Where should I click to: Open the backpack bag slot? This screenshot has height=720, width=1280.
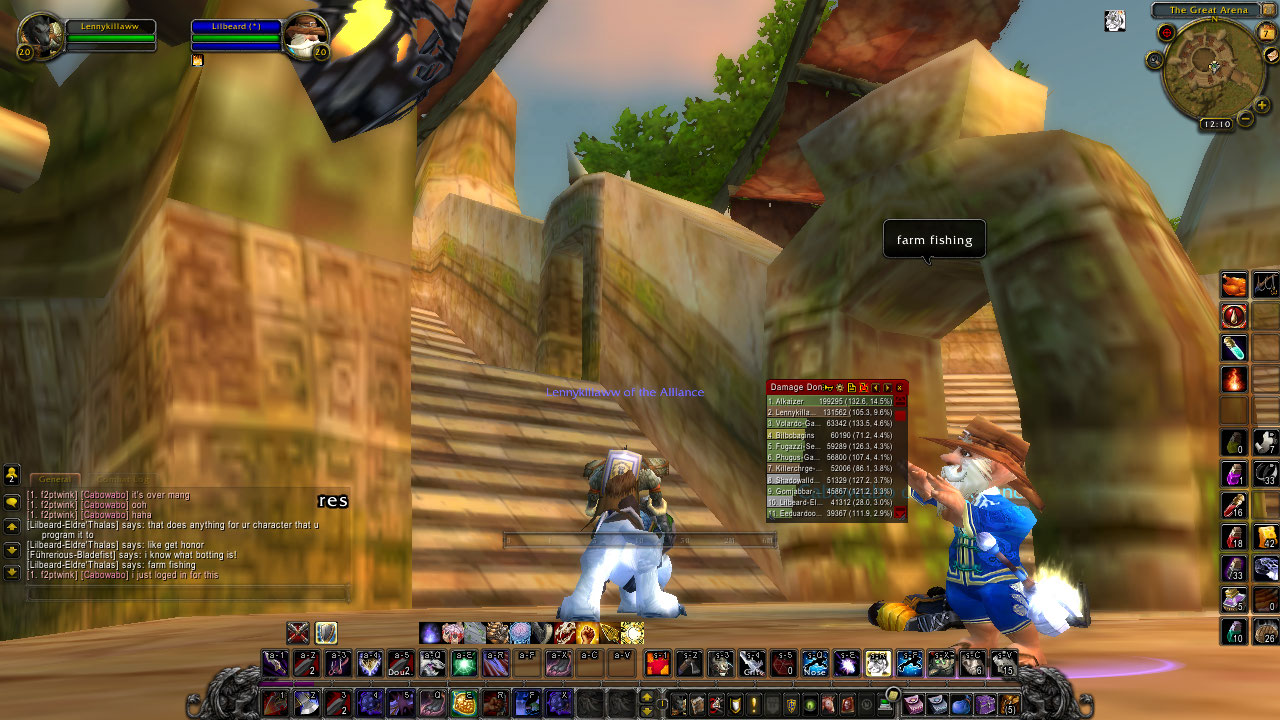[x=1010, y=704]
